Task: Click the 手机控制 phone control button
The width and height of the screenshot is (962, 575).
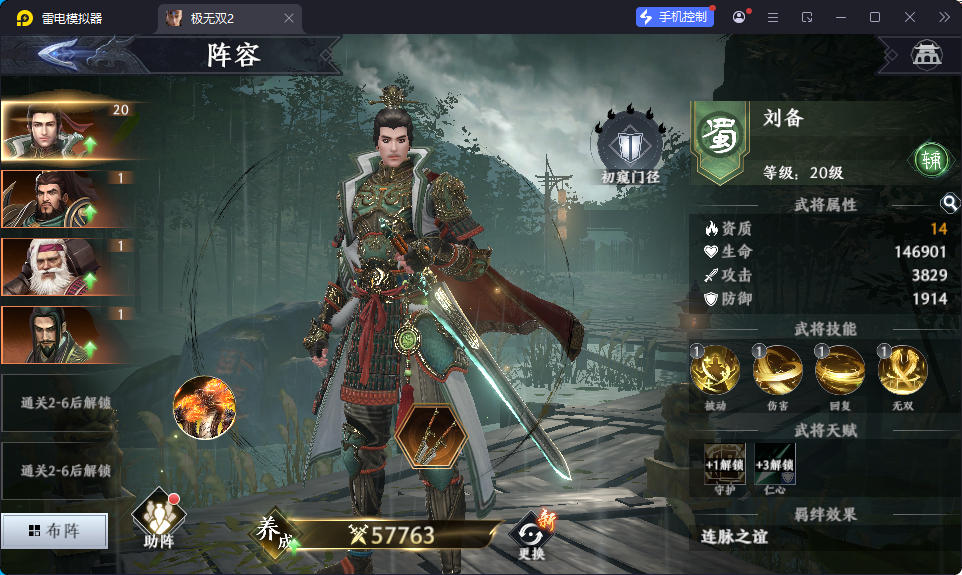Action: point(675,18)
